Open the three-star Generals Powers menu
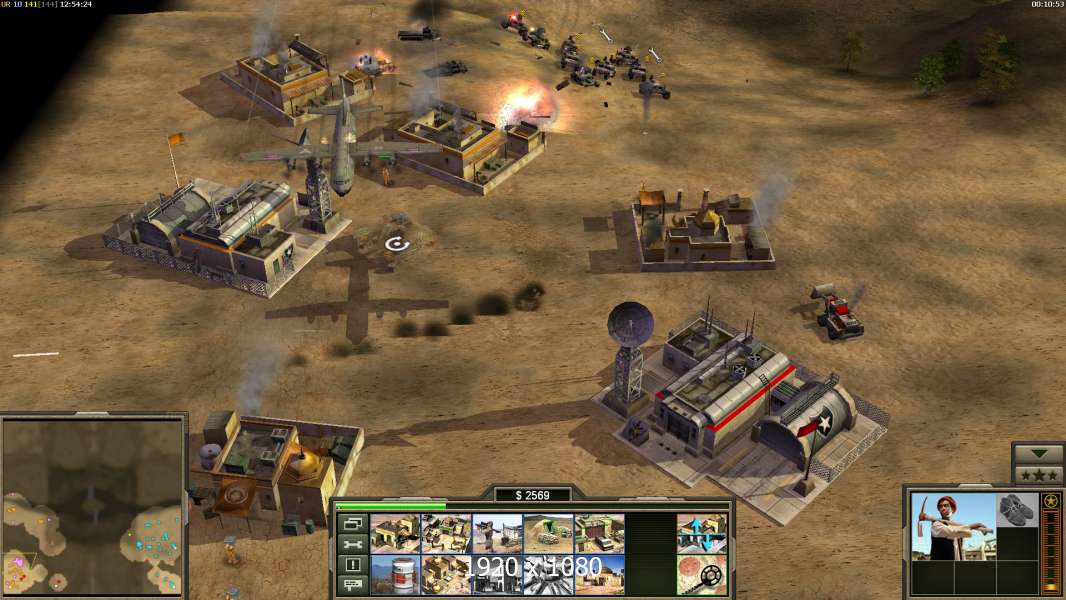 [x=1038, y=475]
